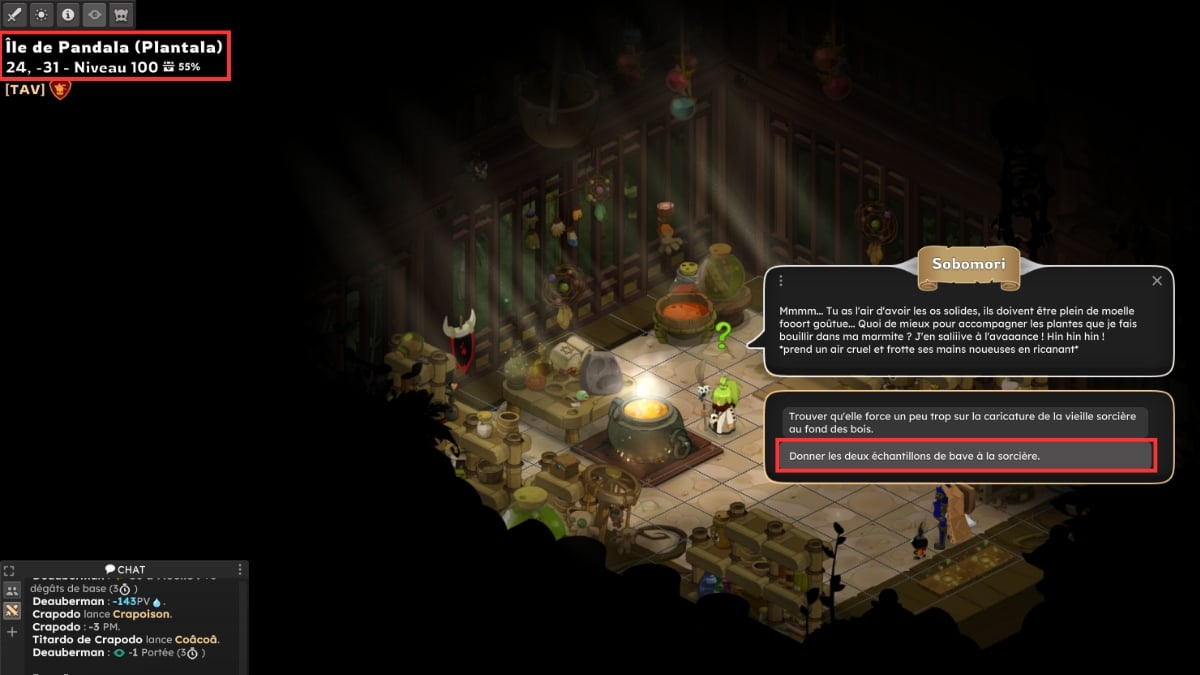Close the Sobomori dialogue window
Screen dimensions: 1200x675
(x=1157, y=281)
